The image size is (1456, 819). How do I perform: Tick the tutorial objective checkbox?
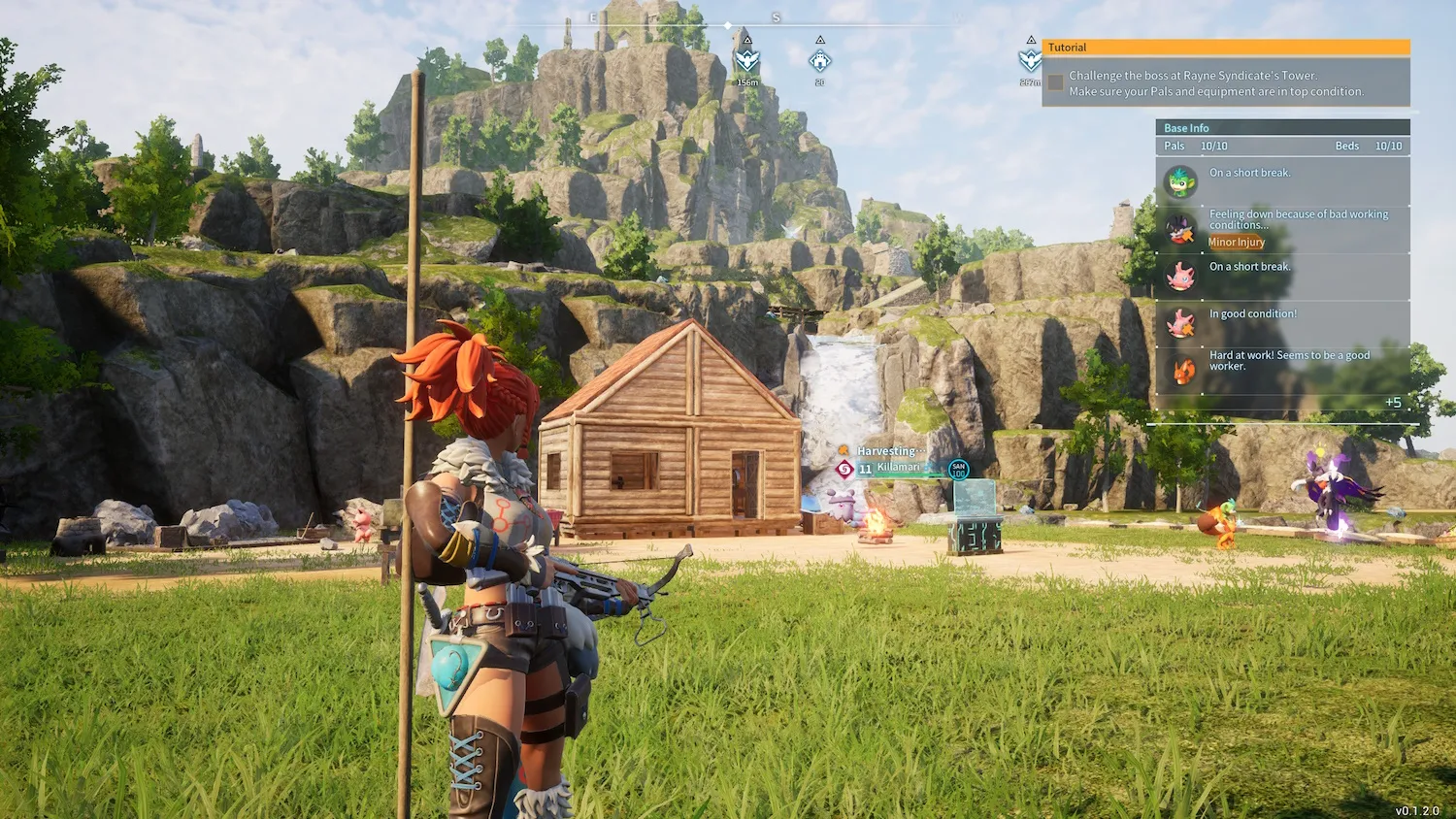(x=1055, y=83)
